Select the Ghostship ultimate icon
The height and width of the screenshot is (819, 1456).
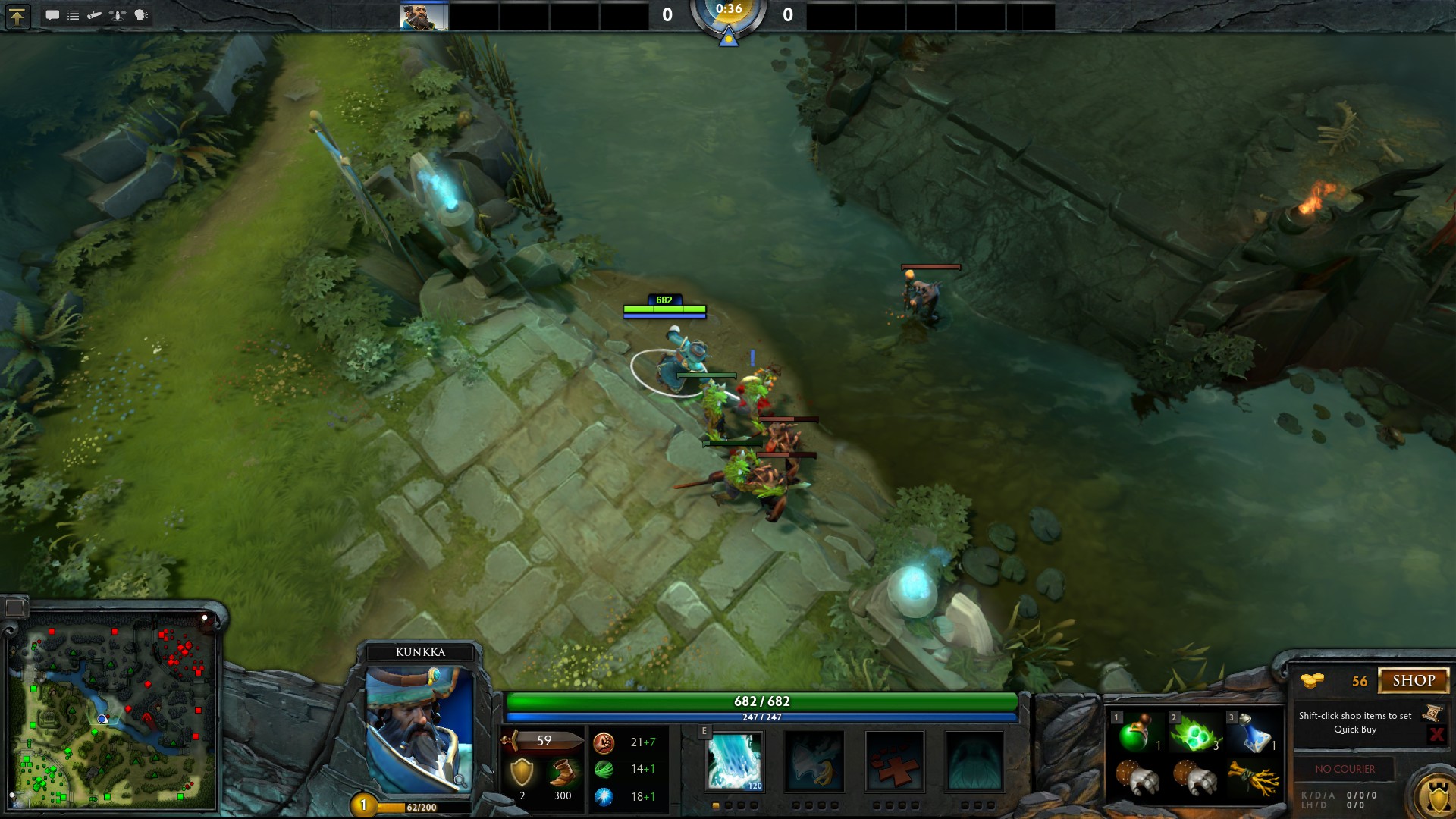[x=974, y=761]
